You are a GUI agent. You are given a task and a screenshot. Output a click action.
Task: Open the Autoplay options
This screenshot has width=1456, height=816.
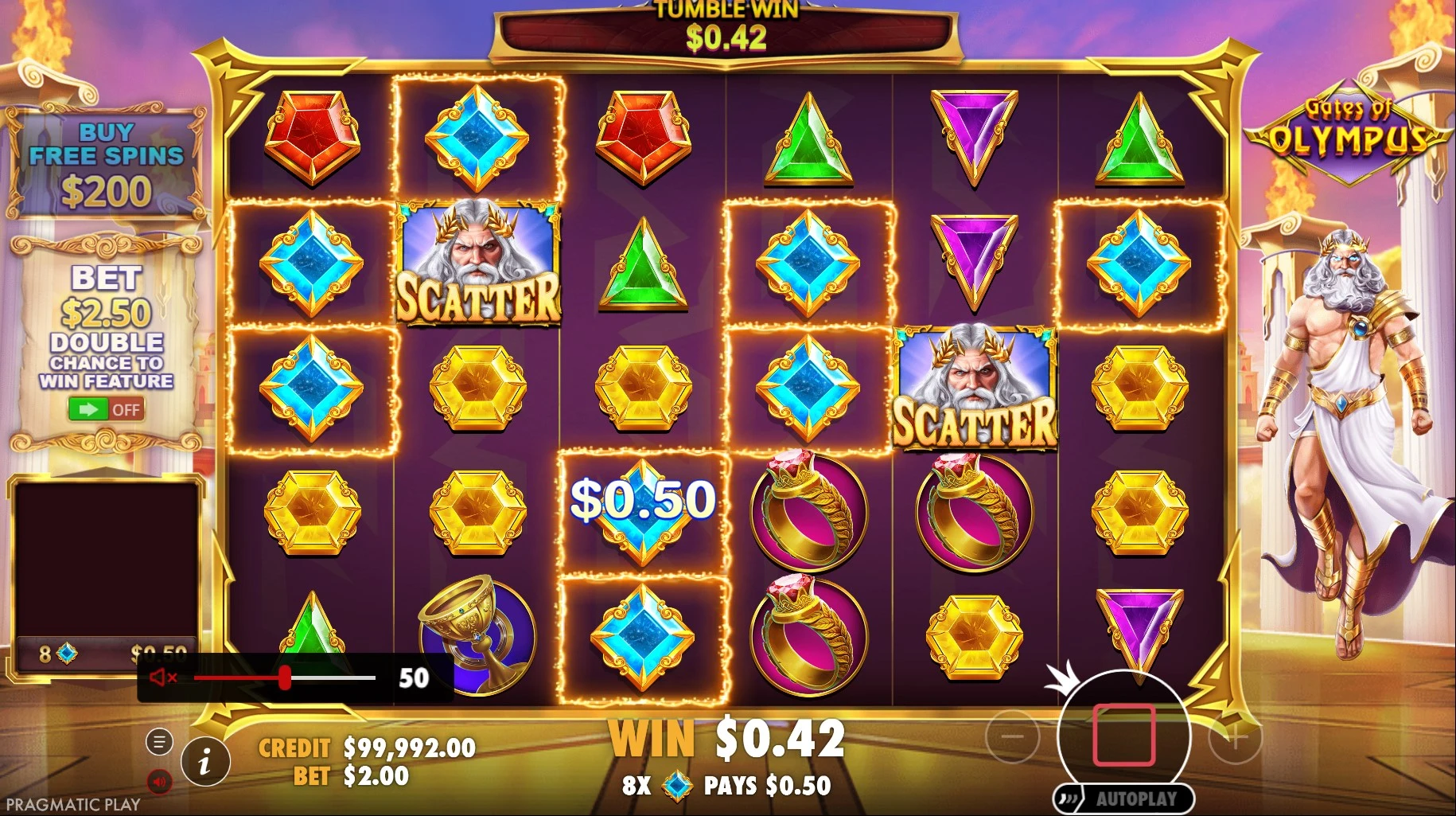(1124, 798)
